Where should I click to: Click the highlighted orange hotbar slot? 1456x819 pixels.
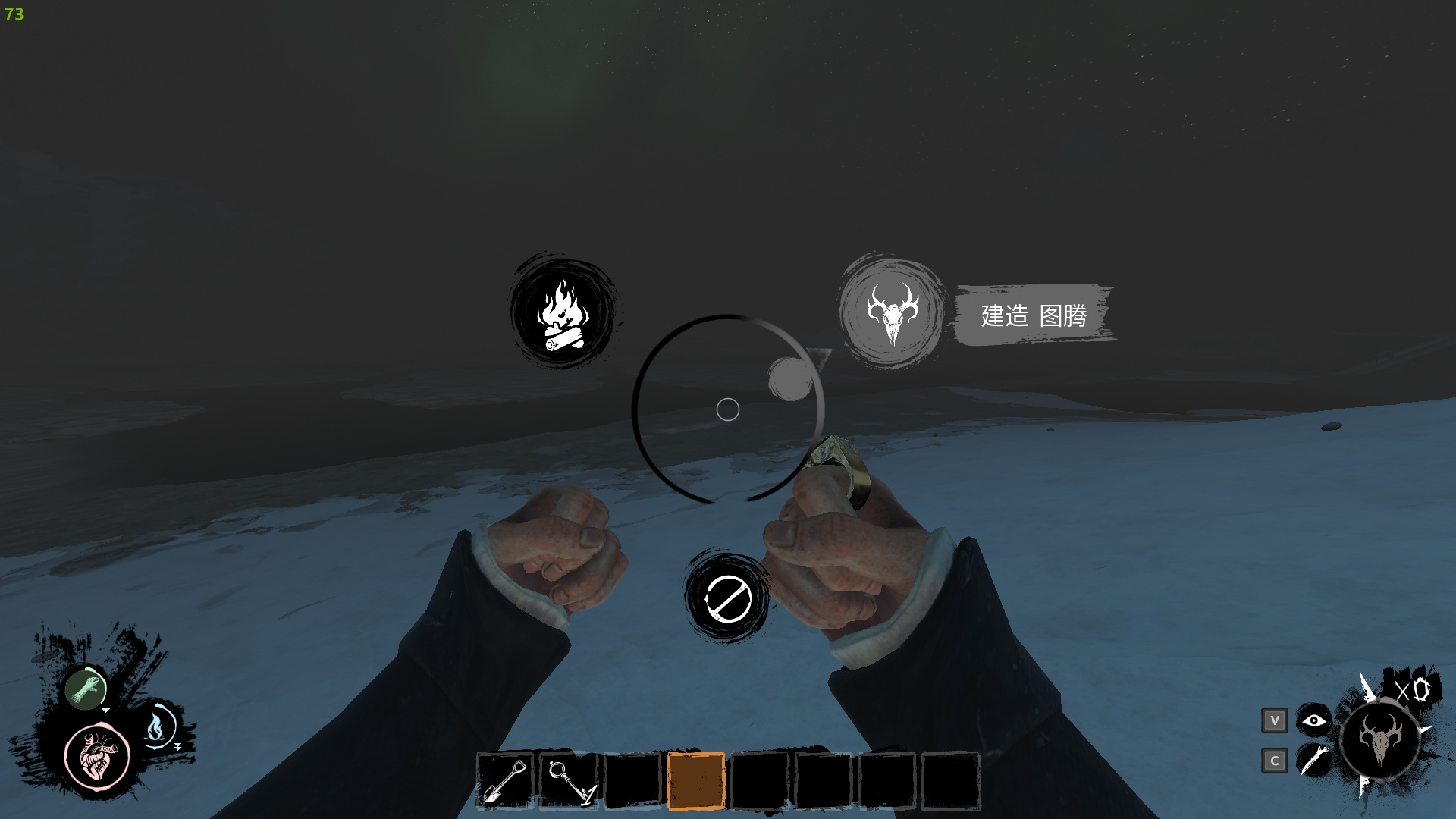coord(695,781)
